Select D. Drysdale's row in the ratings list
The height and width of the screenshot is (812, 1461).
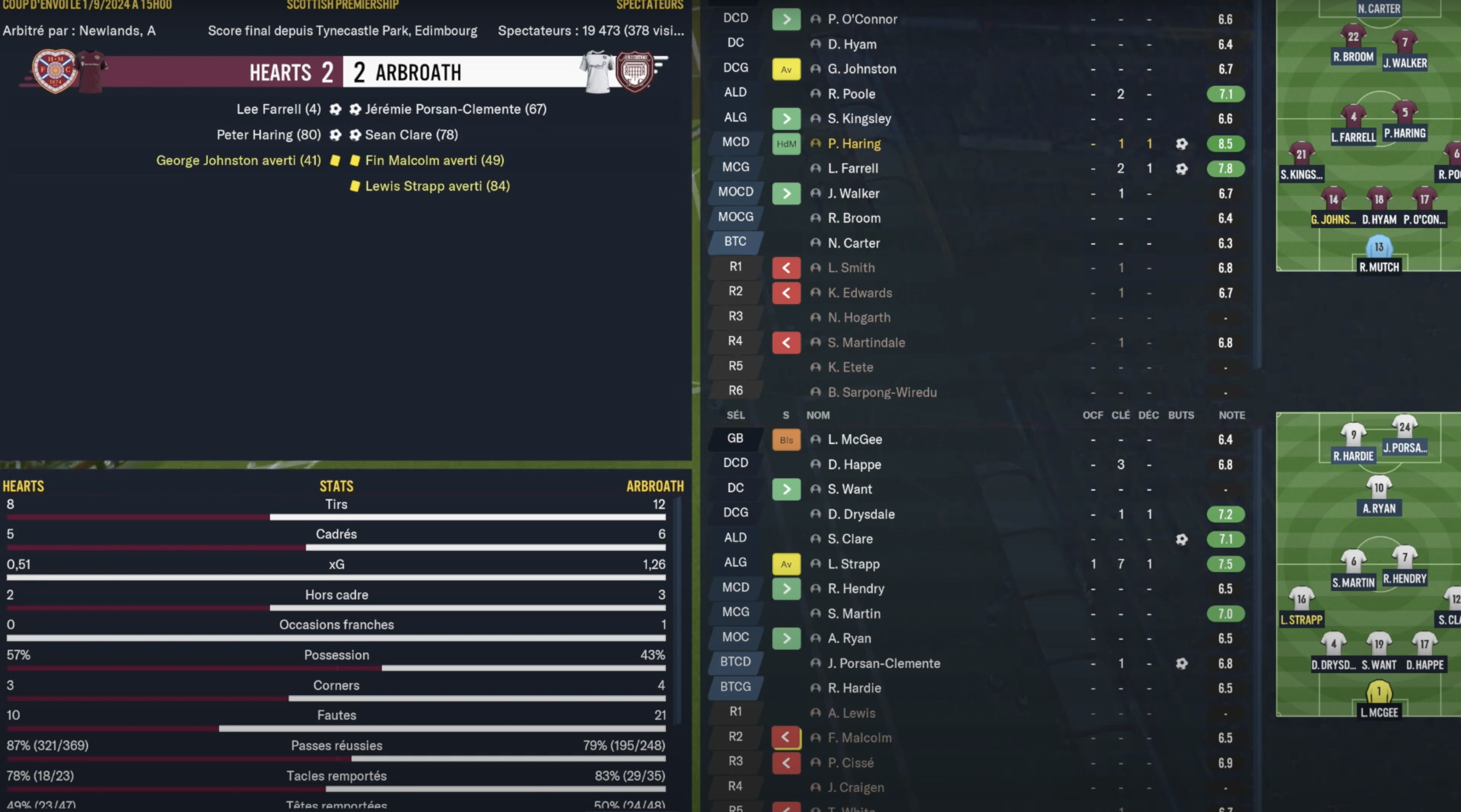[861, 514]
